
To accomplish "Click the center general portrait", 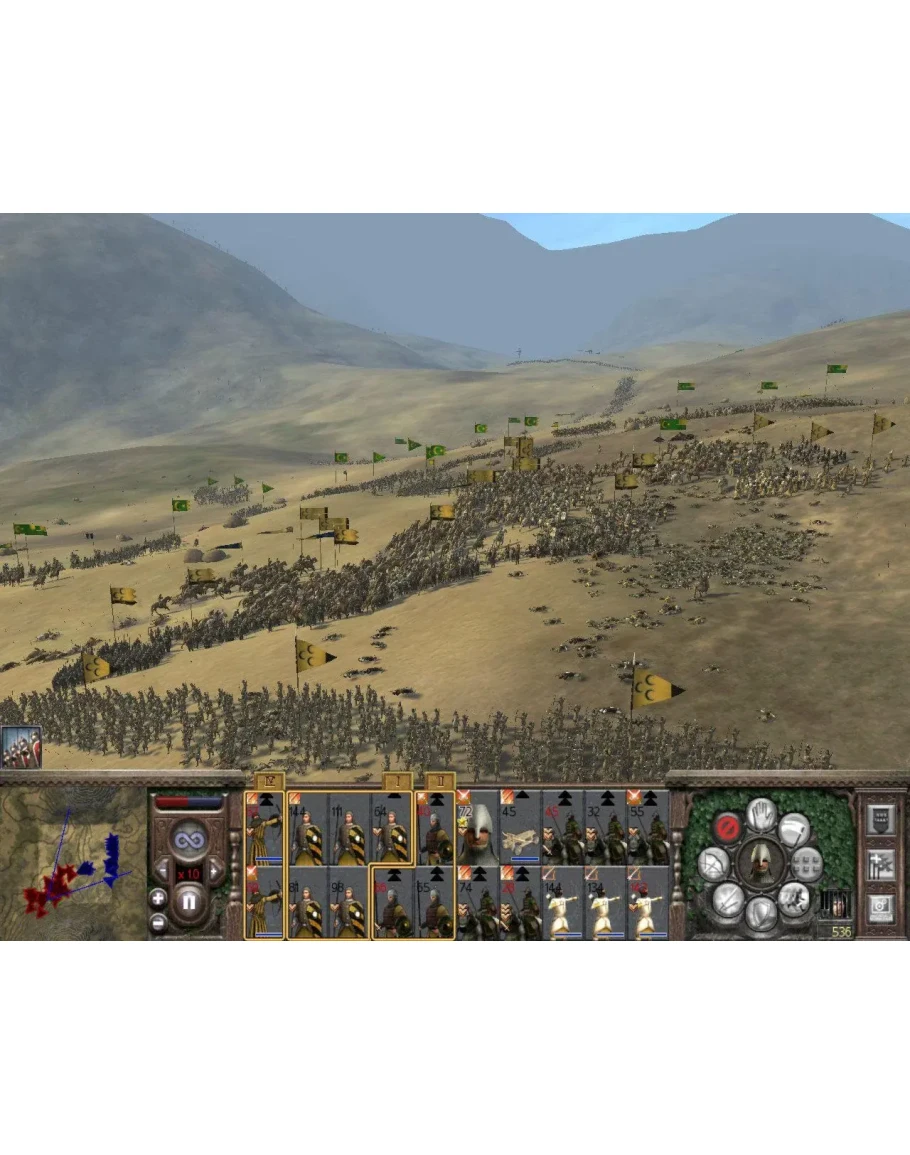I will 761,862.
